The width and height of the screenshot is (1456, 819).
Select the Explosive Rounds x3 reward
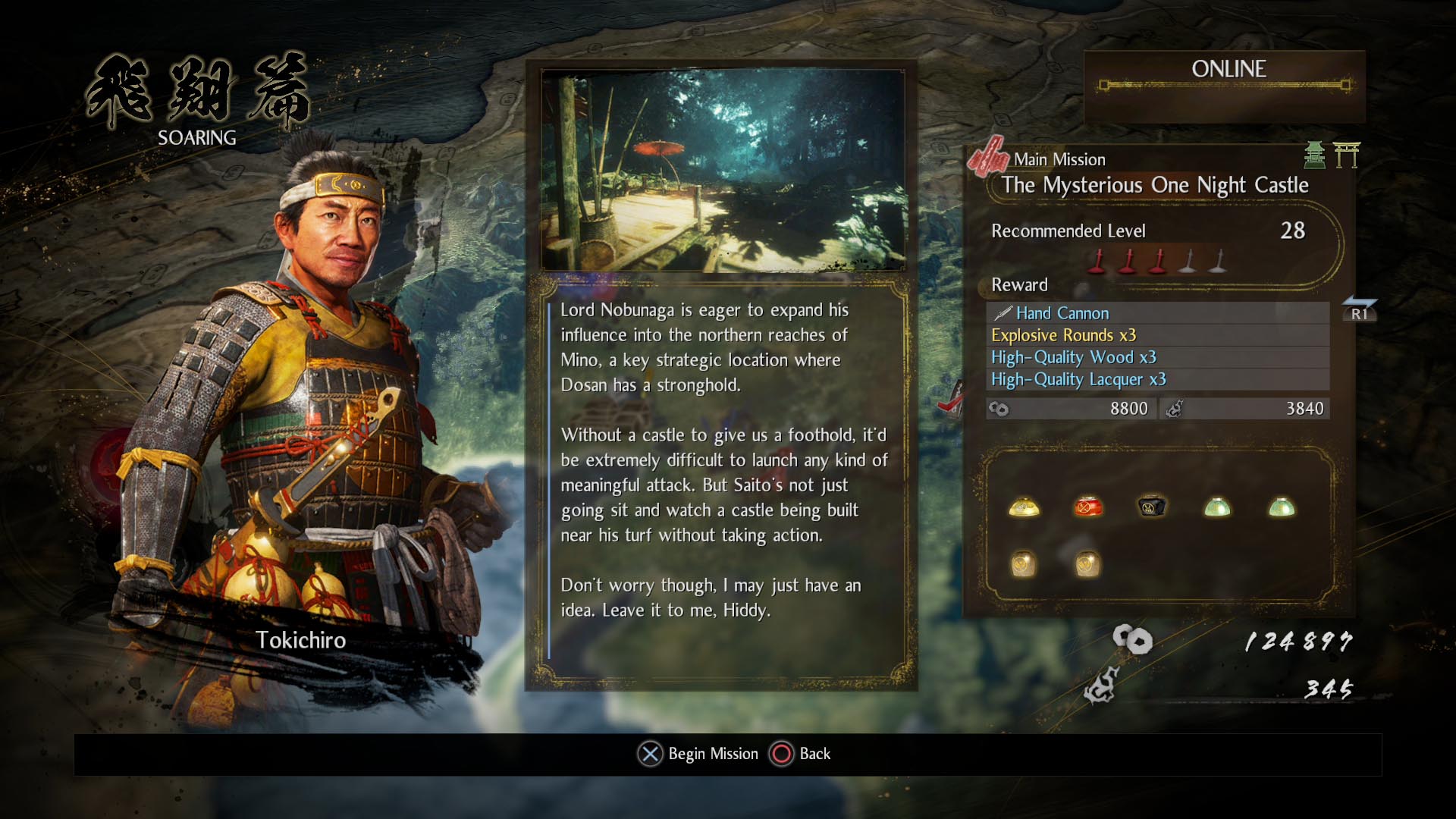coord(1156,335)
